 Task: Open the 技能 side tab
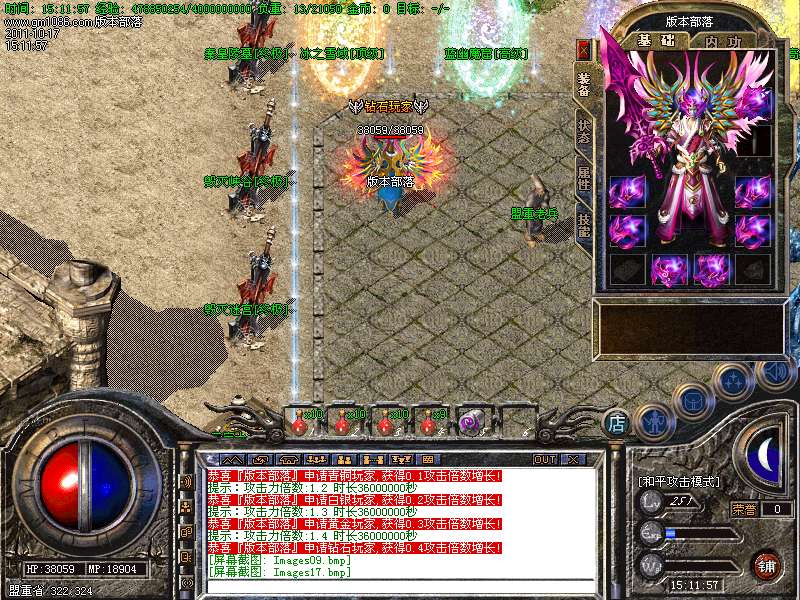coord(584,226)
